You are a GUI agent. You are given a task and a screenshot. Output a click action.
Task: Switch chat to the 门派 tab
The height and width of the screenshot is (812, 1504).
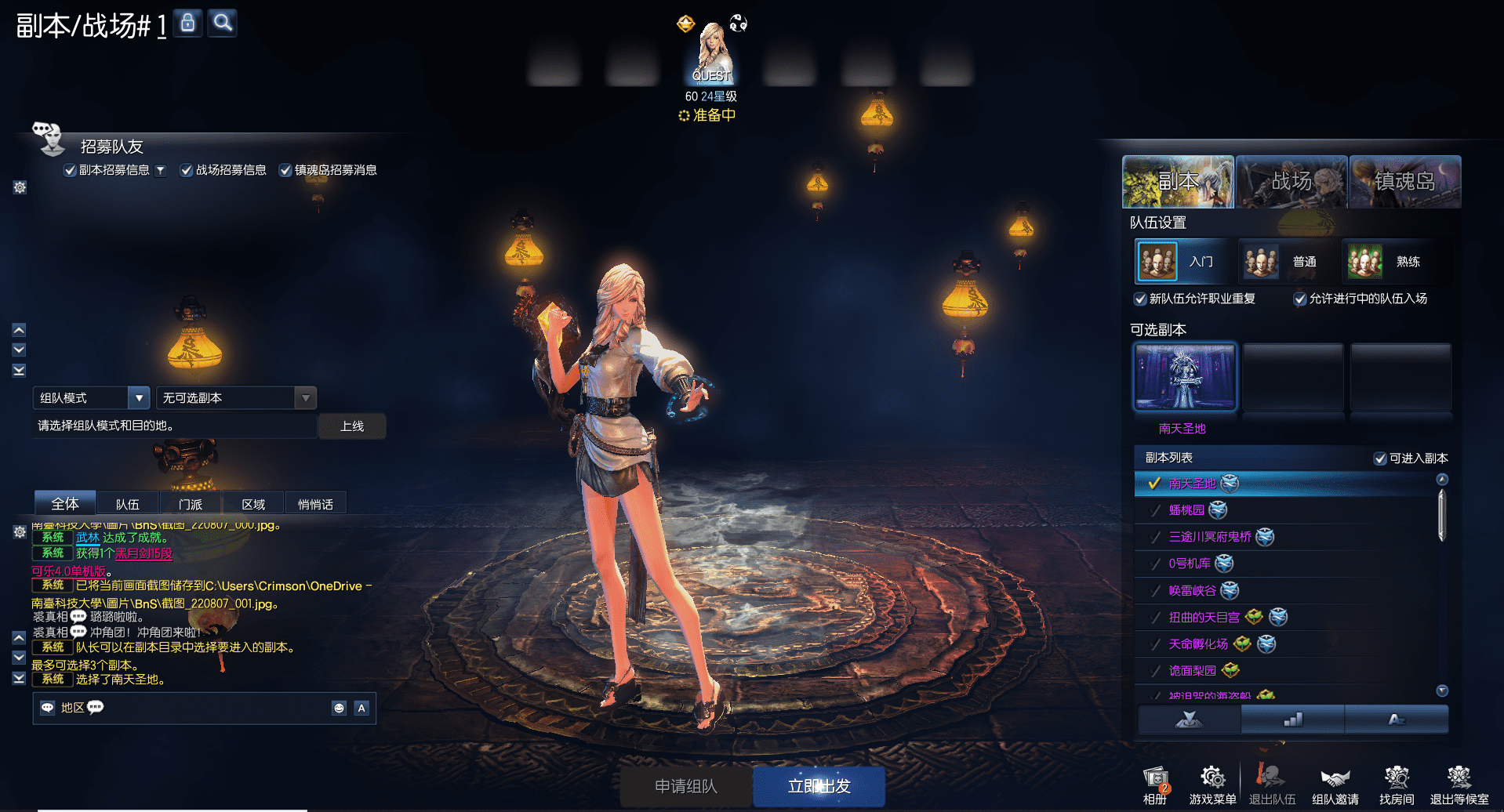[191, 504]
